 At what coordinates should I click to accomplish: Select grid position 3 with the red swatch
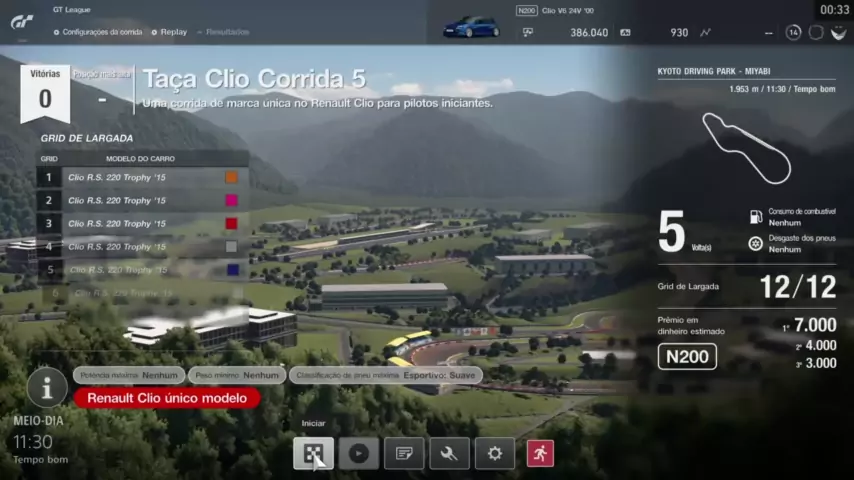(x=142, y=223)
